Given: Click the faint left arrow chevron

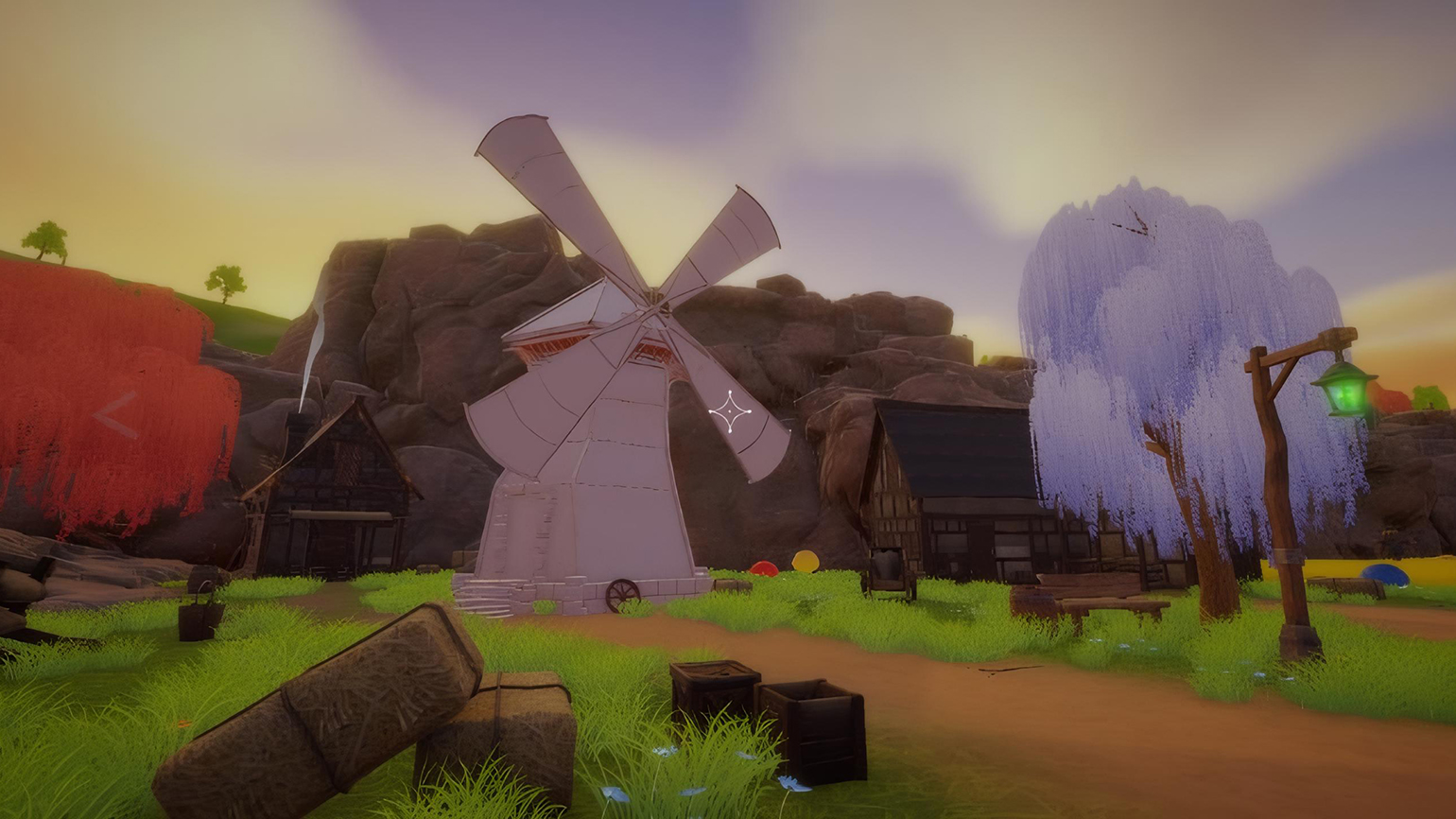Looking at the screenshot, I should (115, 415).
